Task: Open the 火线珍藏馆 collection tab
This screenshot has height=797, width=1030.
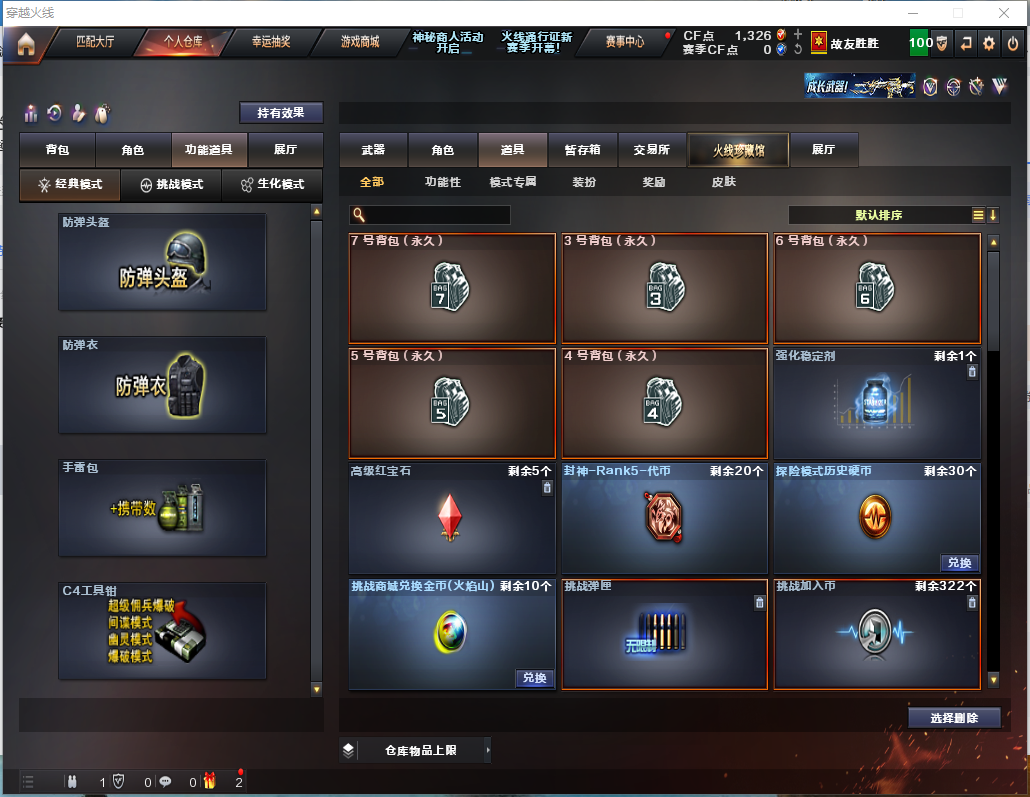Action: point(738,150)
